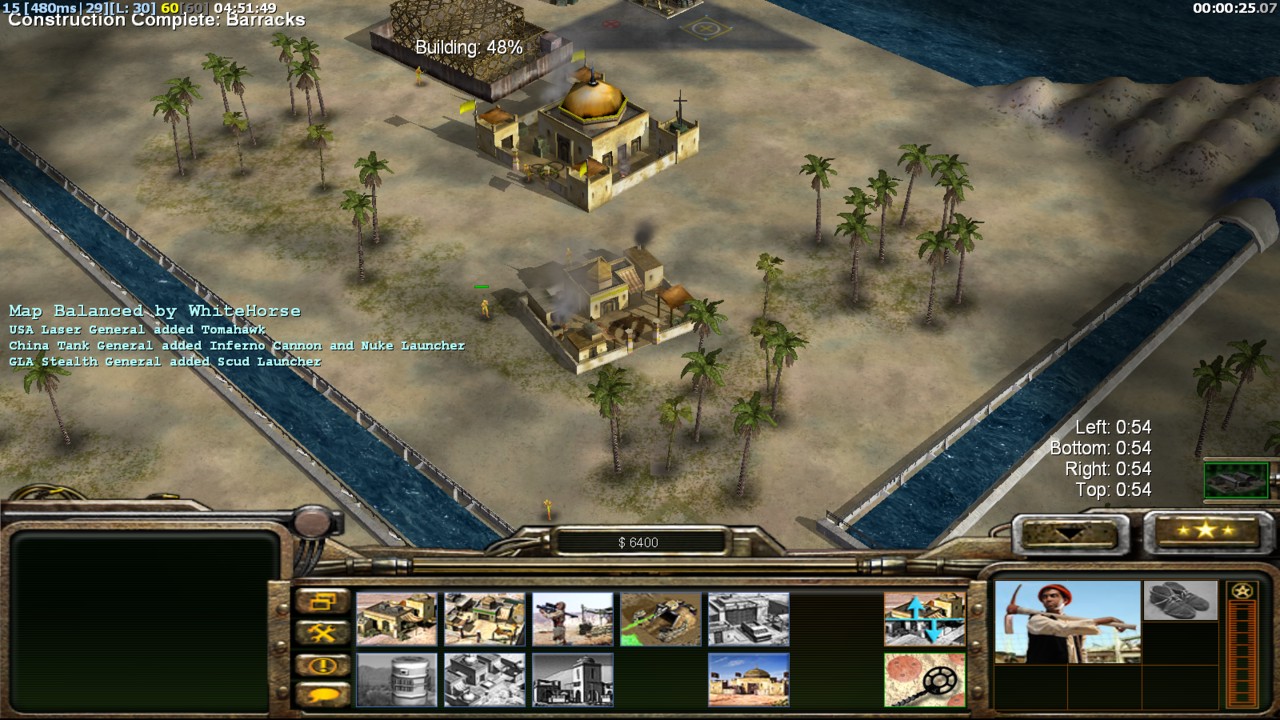Select the Tunnel Network build icon
Screen dimensions: 1280x720
point(660,619)
